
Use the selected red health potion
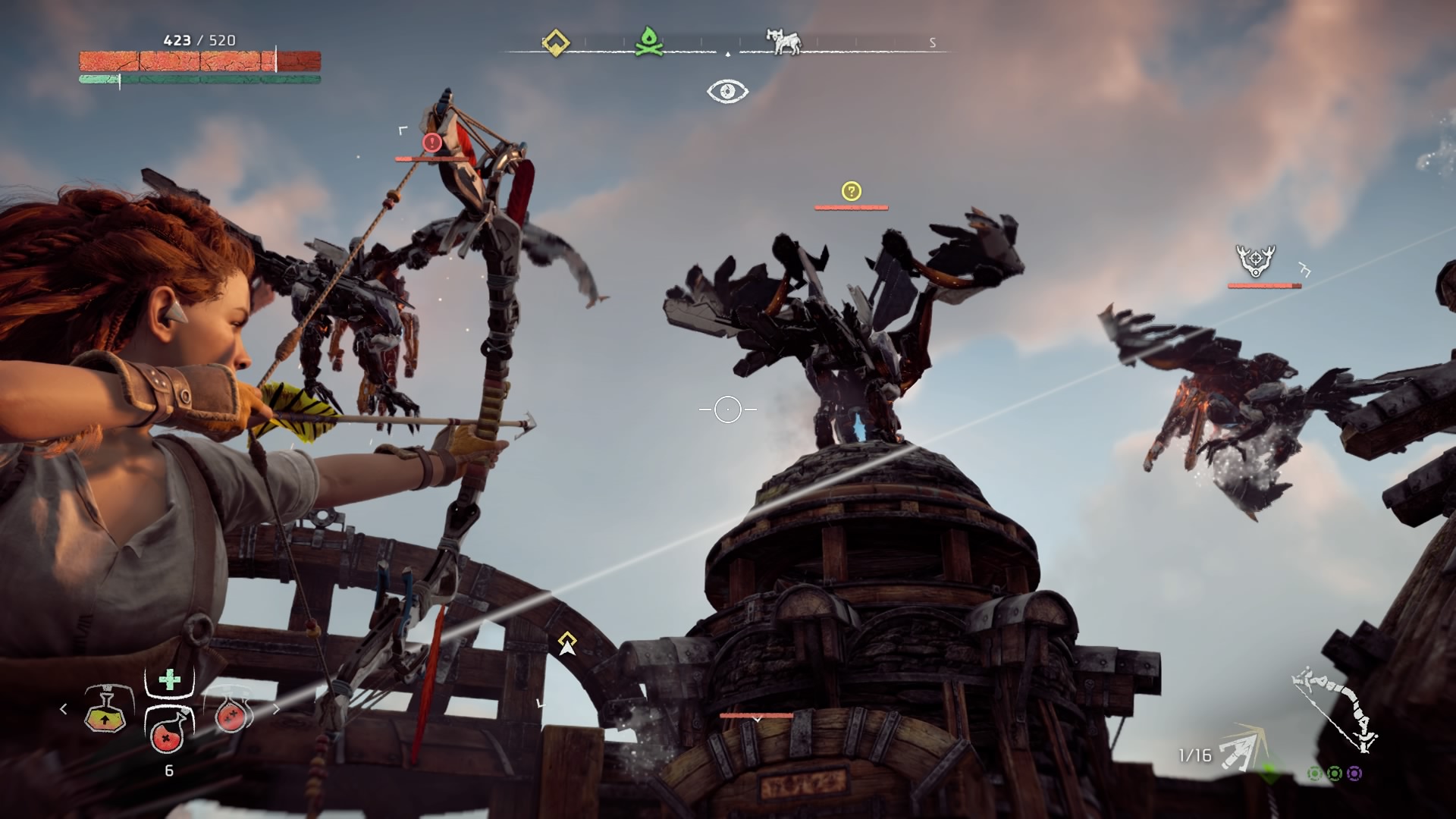click(168, 730)
